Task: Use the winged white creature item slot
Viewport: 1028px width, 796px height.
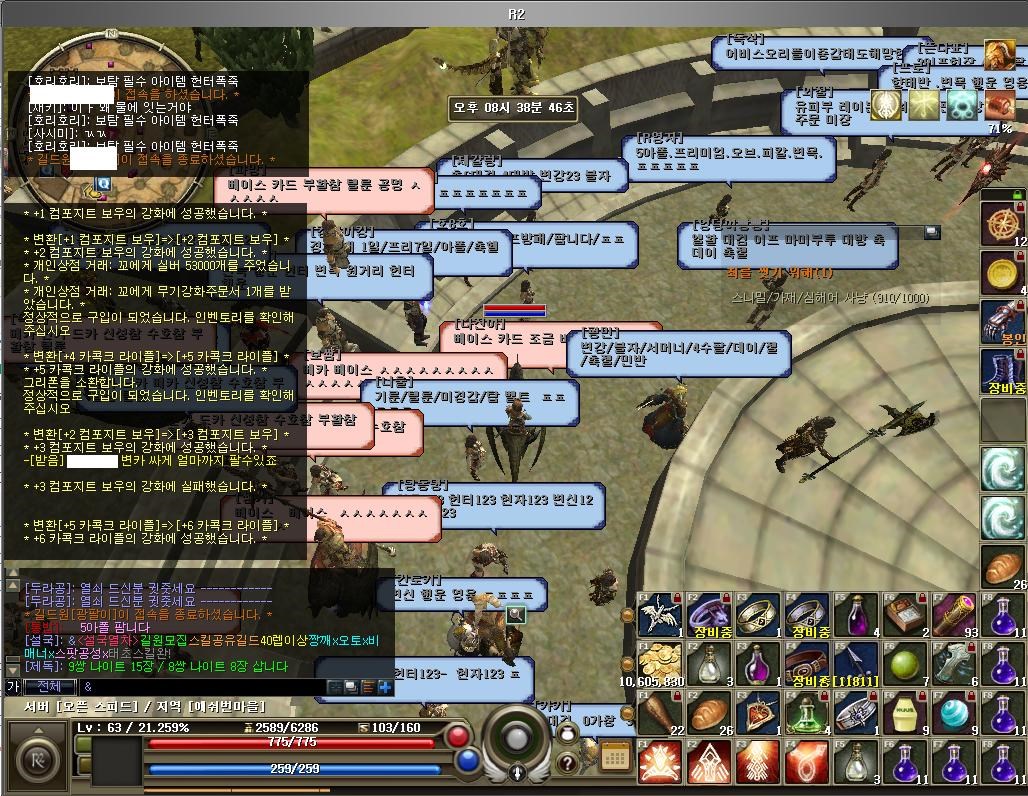Action: click(660, 615)
